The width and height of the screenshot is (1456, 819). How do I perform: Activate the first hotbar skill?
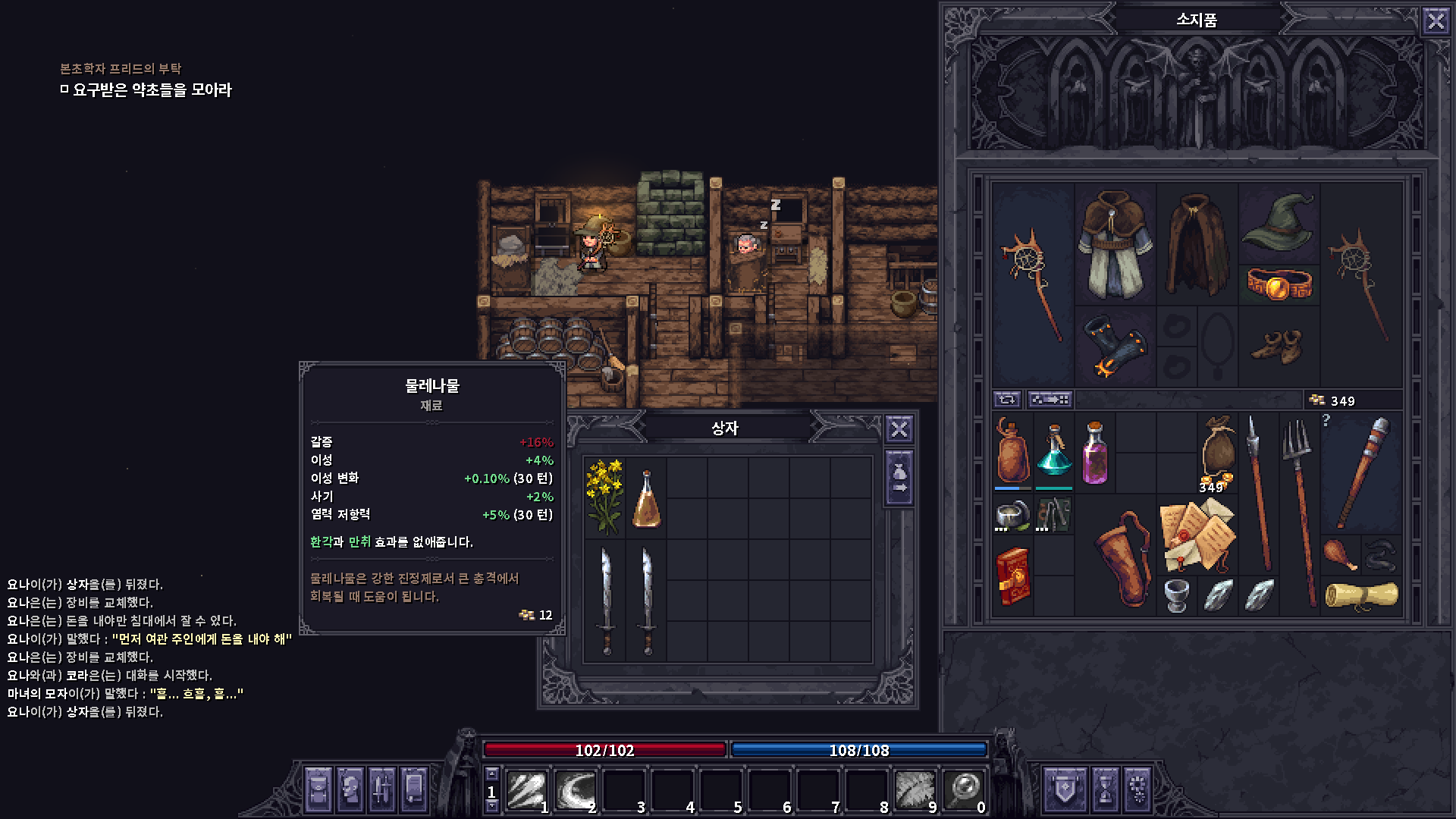coord(526,790)
